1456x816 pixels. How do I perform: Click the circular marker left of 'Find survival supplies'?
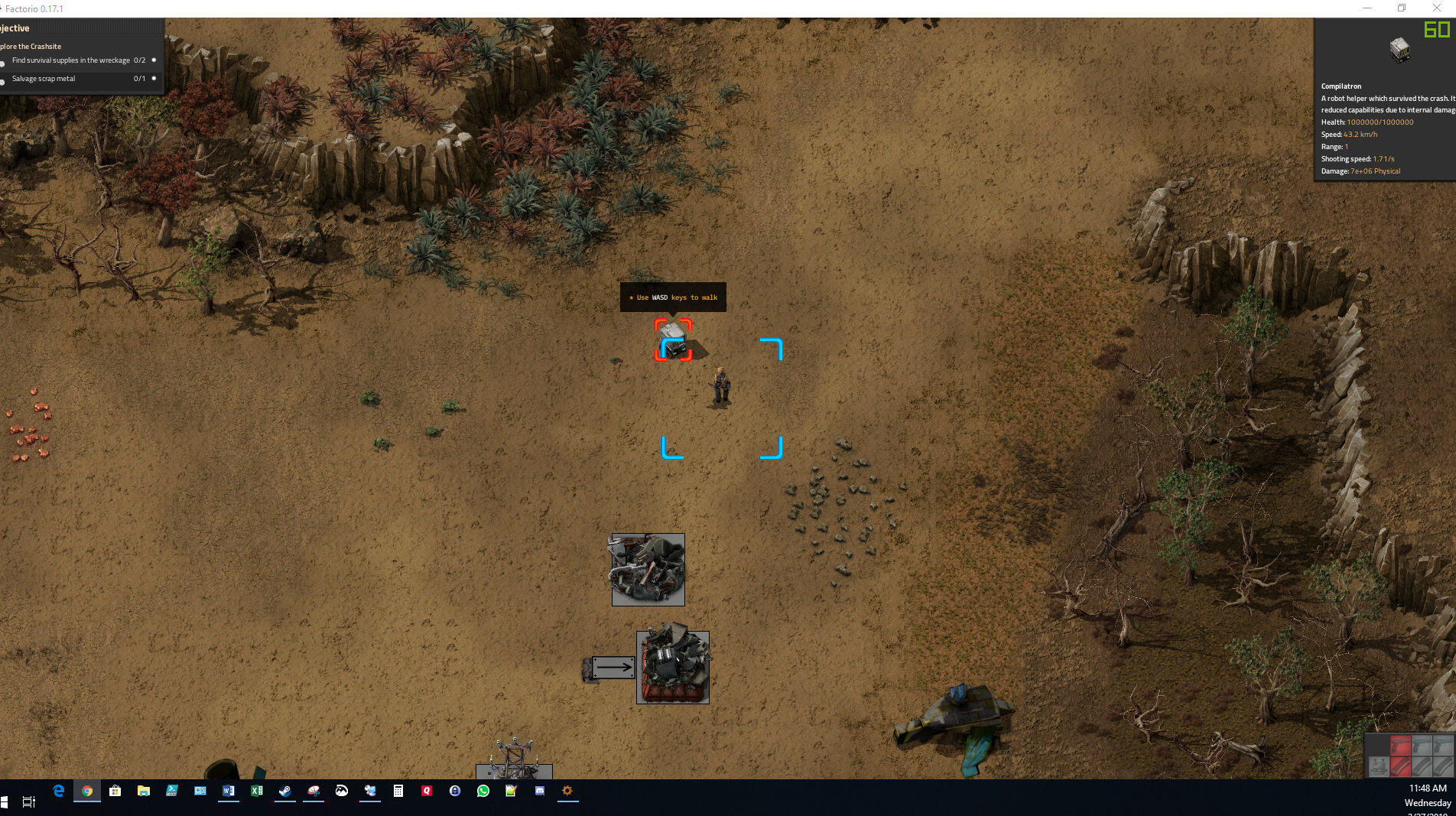pos(3,63)
